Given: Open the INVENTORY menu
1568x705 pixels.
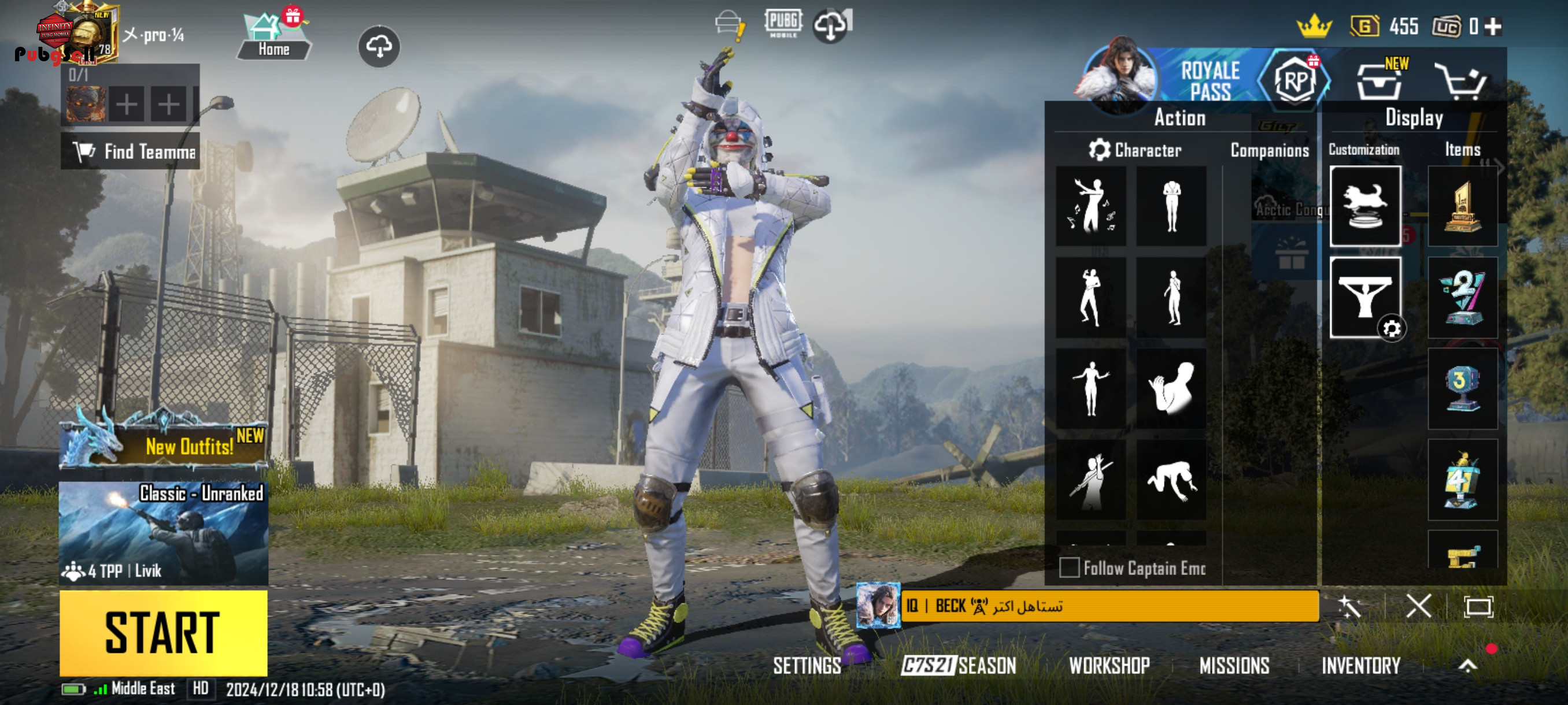Looking at the screenshot, I should (x=1360, y=666).
